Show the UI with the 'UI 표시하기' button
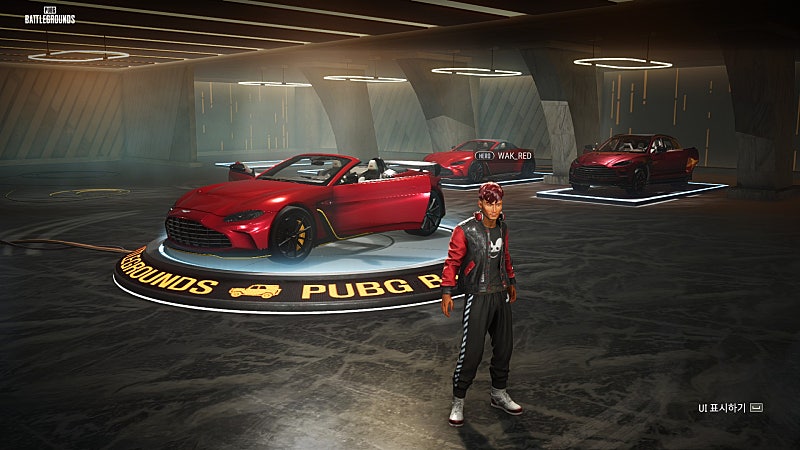The height and width of the screenshot is (450, 800). (x=730, y=408)
